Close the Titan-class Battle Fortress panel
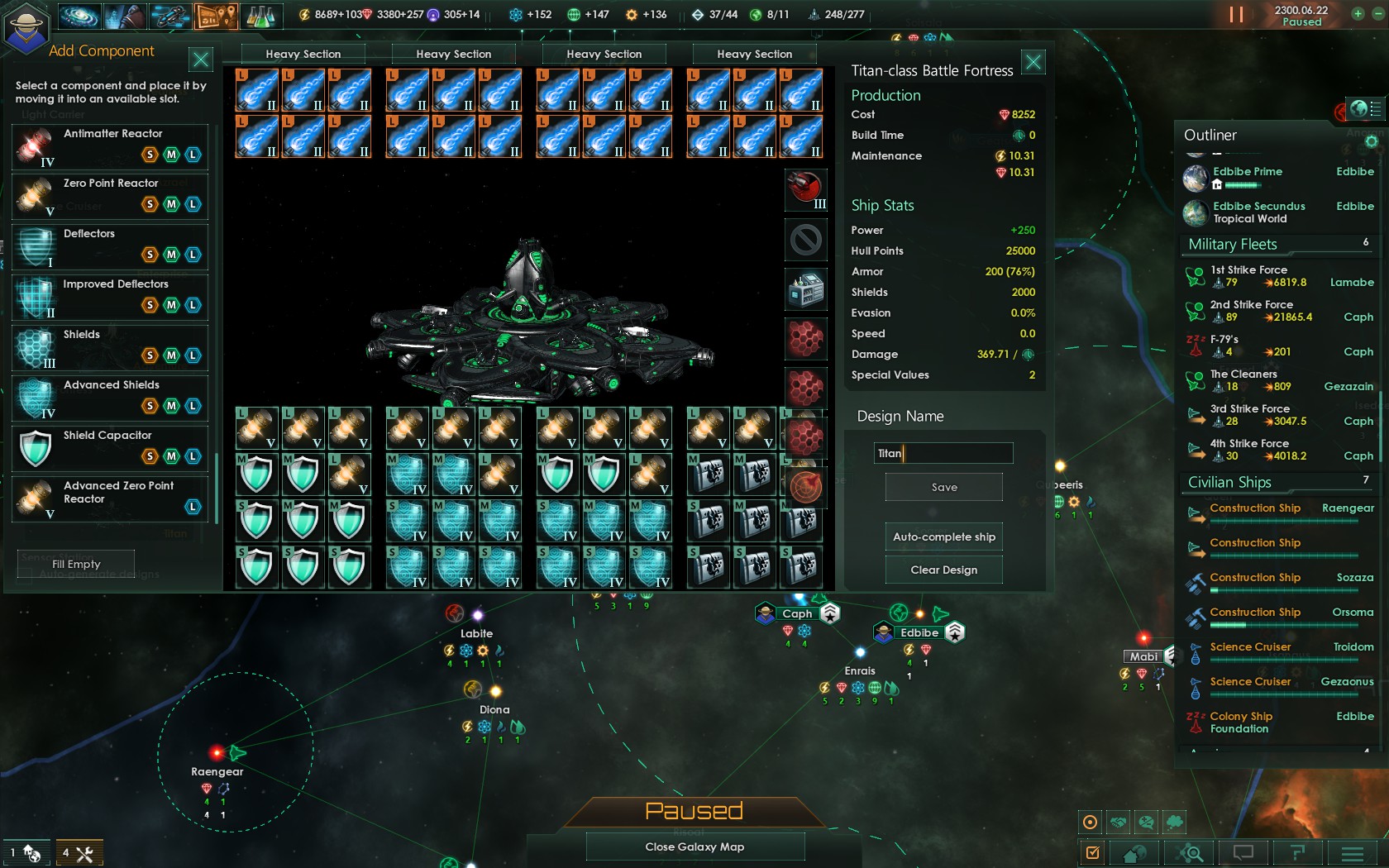Image resolution: width=1389 pixels, height=868 pixels. [1033, 62]
